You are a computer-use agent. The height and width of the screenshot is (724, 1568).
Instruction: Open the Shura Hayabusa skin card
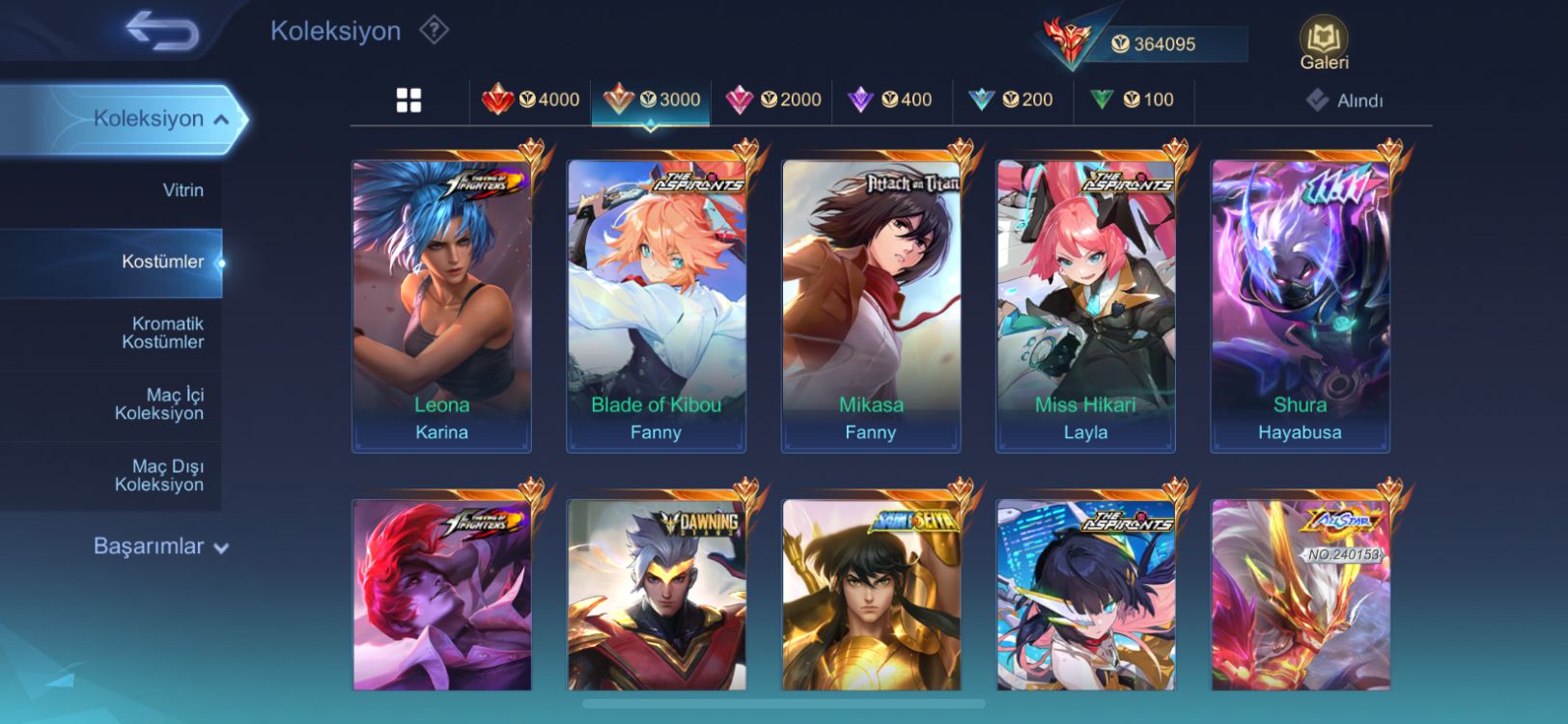1300,304
